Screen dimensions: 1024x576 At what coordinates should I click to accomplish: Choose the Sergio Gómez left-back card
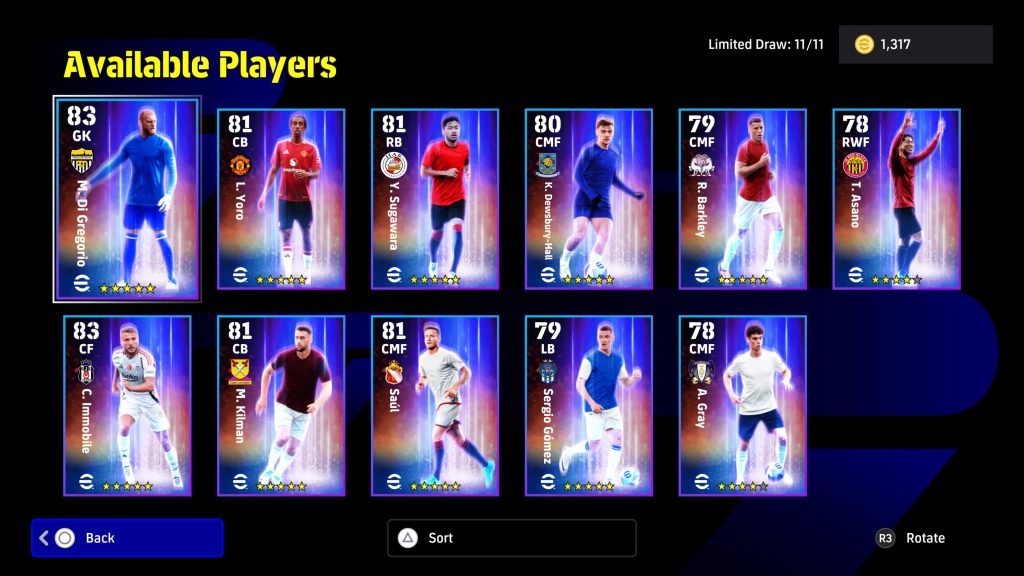tap(589, 405)
